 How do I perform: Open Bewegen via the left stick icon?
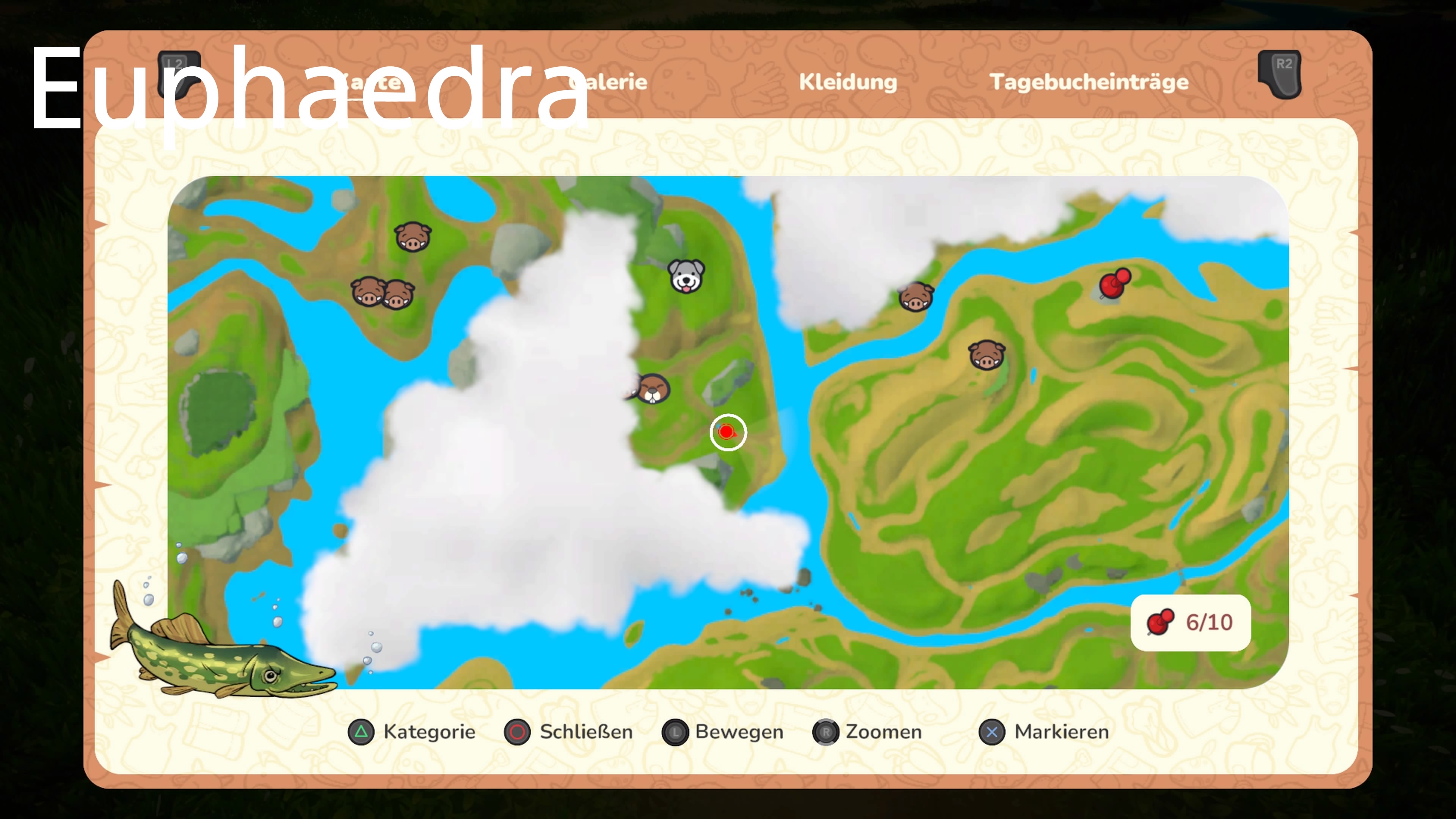pos(676,732)
